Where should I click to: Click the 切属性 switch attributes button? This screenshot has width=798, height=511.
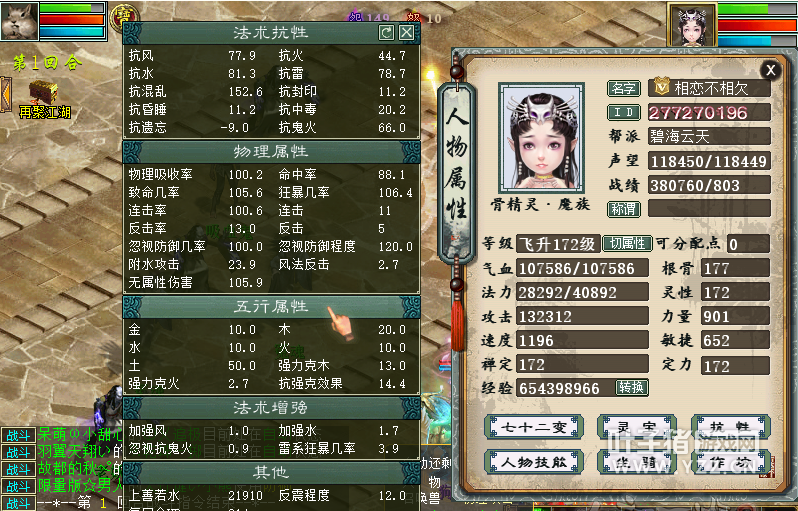click(x=628, y=244)
